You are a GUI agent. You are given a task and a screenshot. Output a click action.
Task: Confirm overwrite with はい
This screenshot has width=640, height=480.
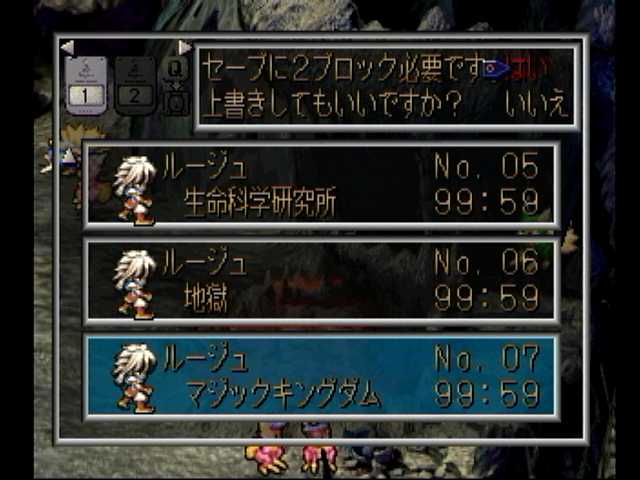(x=530, y=69)
